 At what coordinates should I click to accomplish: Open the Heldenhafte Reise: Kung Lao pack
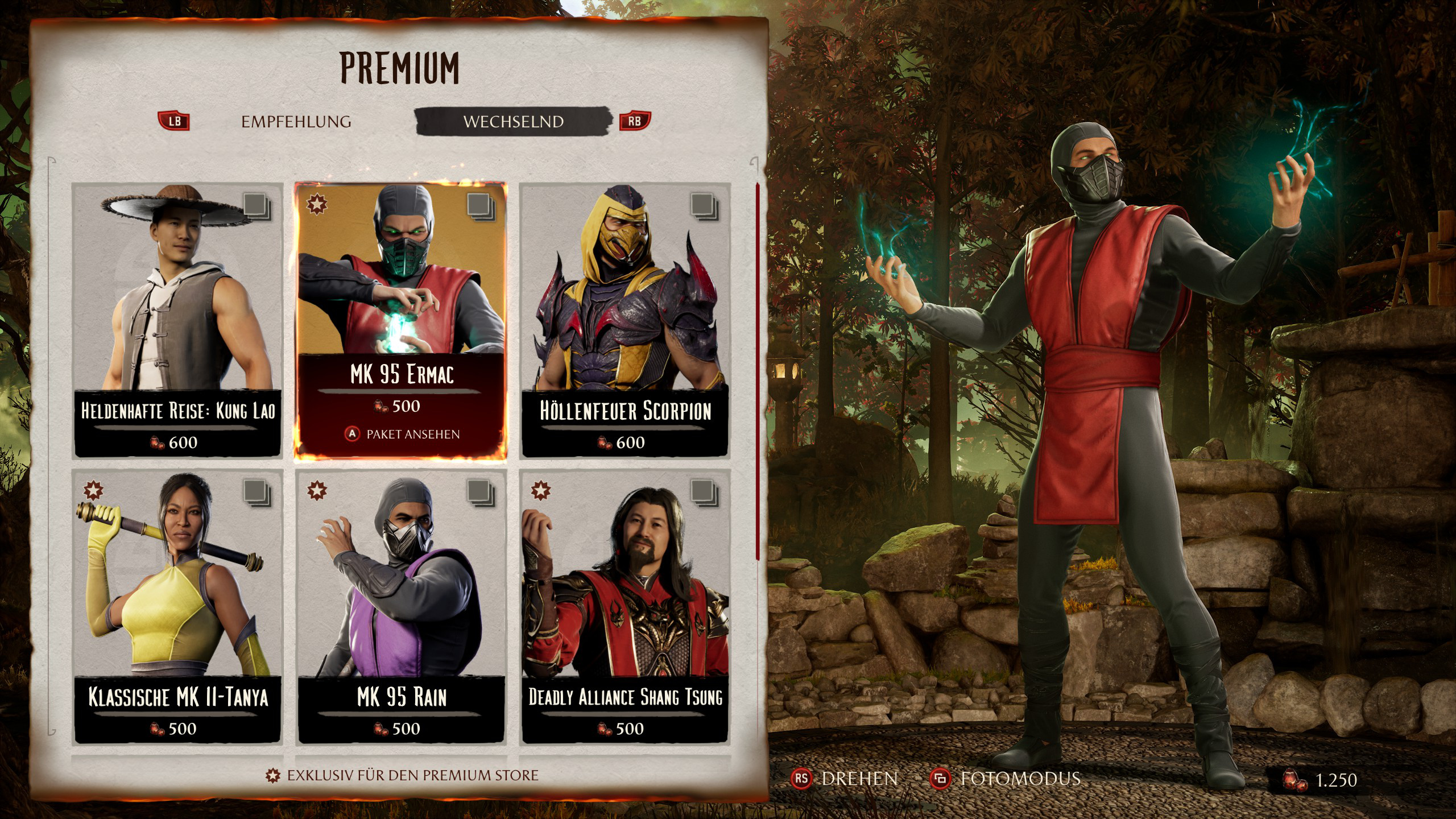[177, 320]
